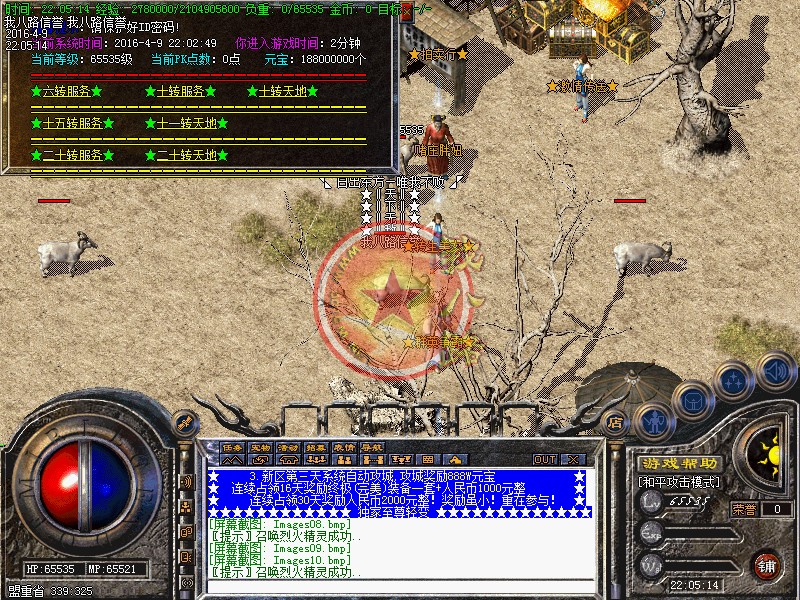Select the 二十转服务 link
800x600 pixels.
click(x=73, y=155)
